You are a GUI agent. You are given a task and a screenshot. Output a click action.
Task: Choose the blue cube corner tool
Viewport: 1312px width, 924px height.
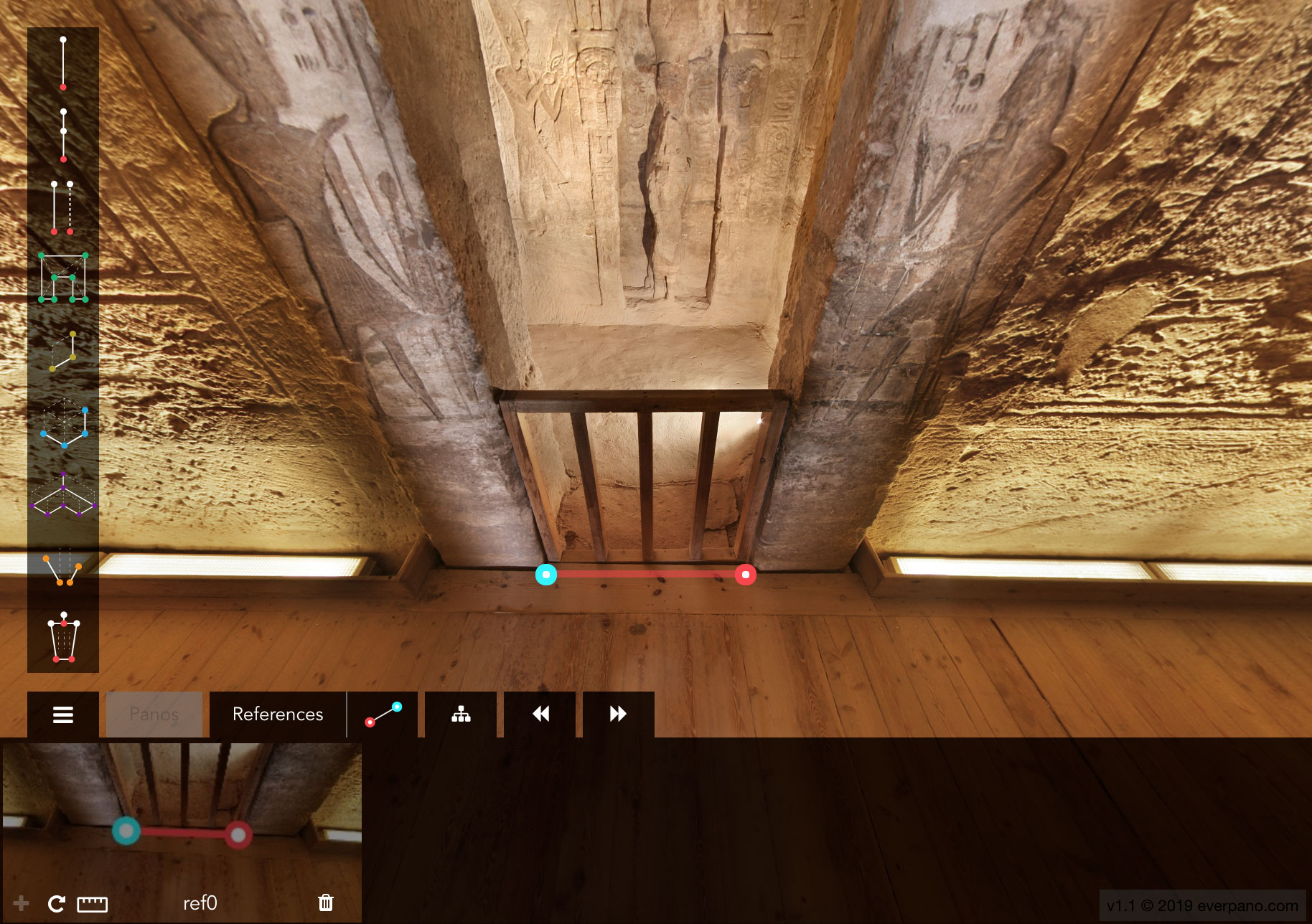64,424
